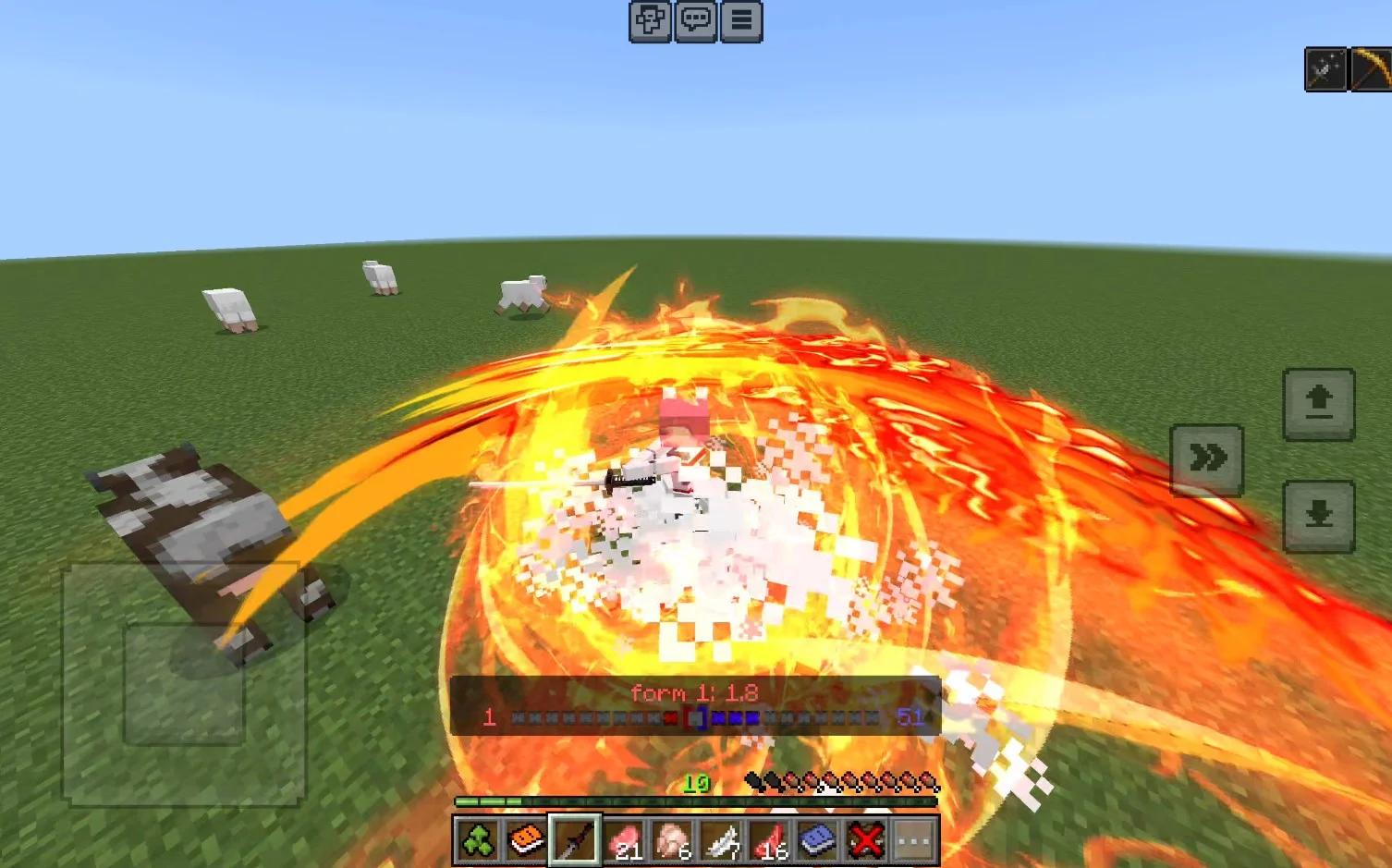Viewport: 1392px width, 868px height.
Task: Tap the fly up arrow button
Action: click(x=1318, y=404)
